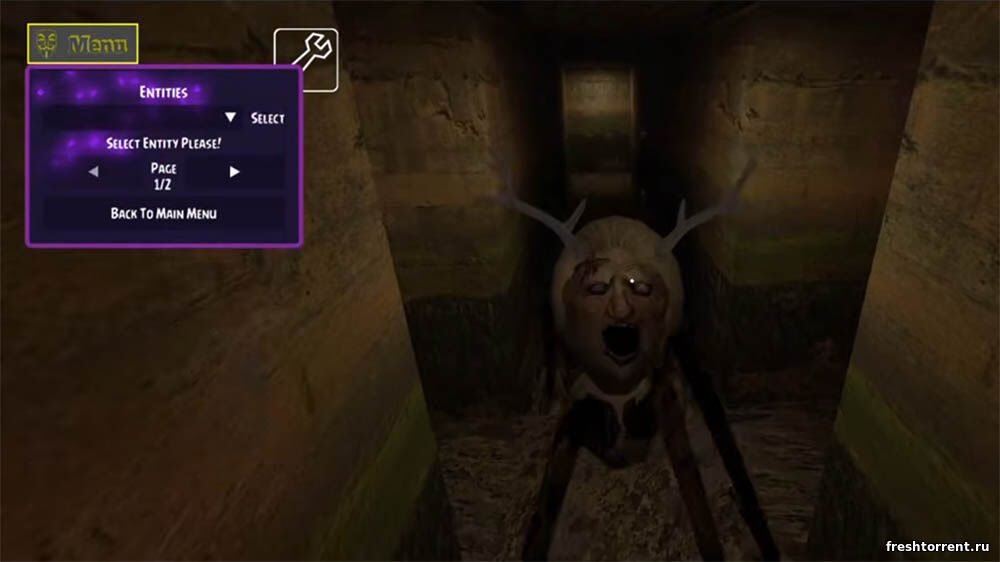The image size is (1000, 562).
Task: Toggle the yellow Menu button
Action: [x=83, y=44]
